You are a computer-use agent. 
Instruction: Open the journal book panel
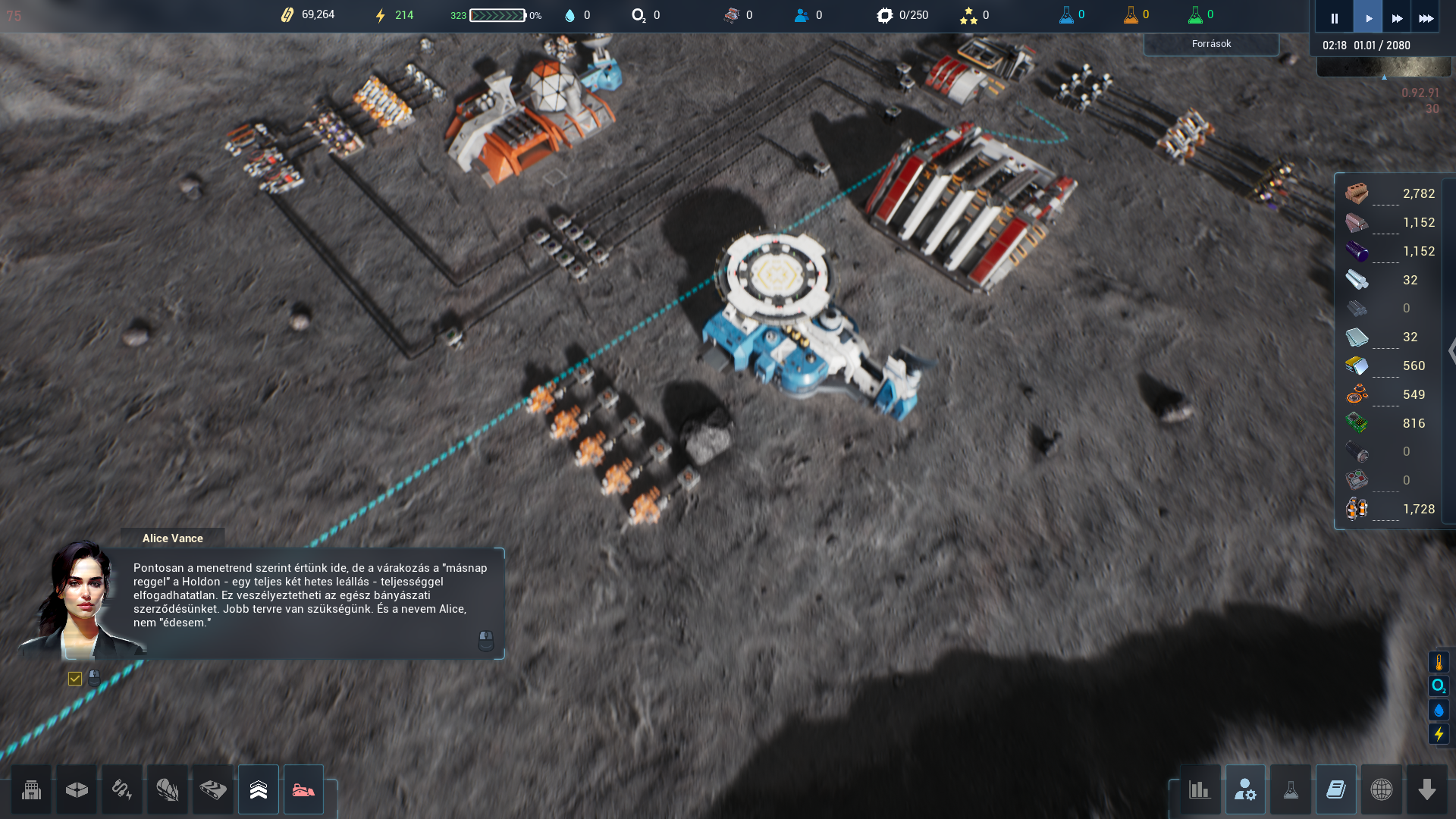[1336, 789]
